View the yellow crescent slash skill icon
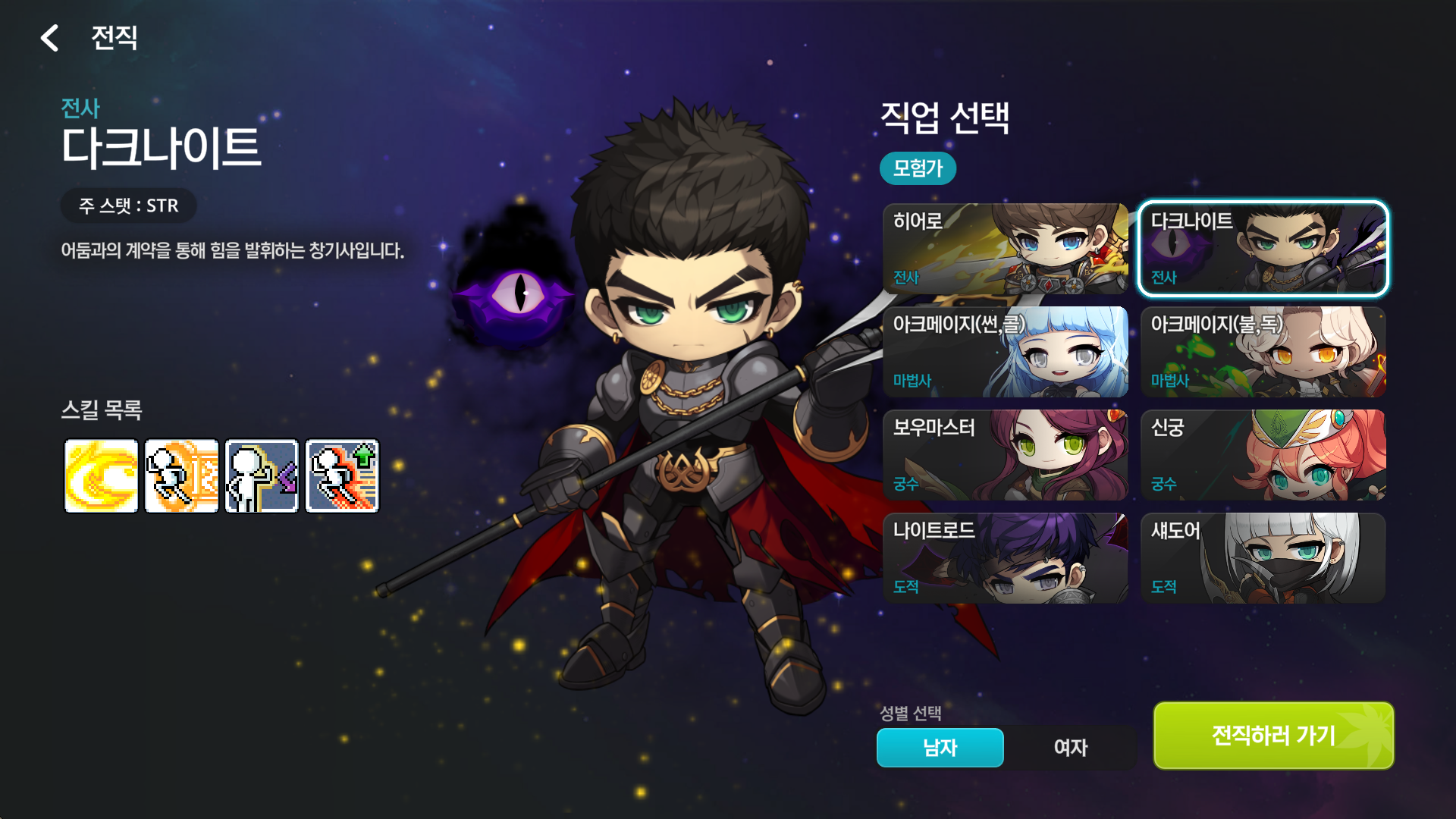 (102, 476)
